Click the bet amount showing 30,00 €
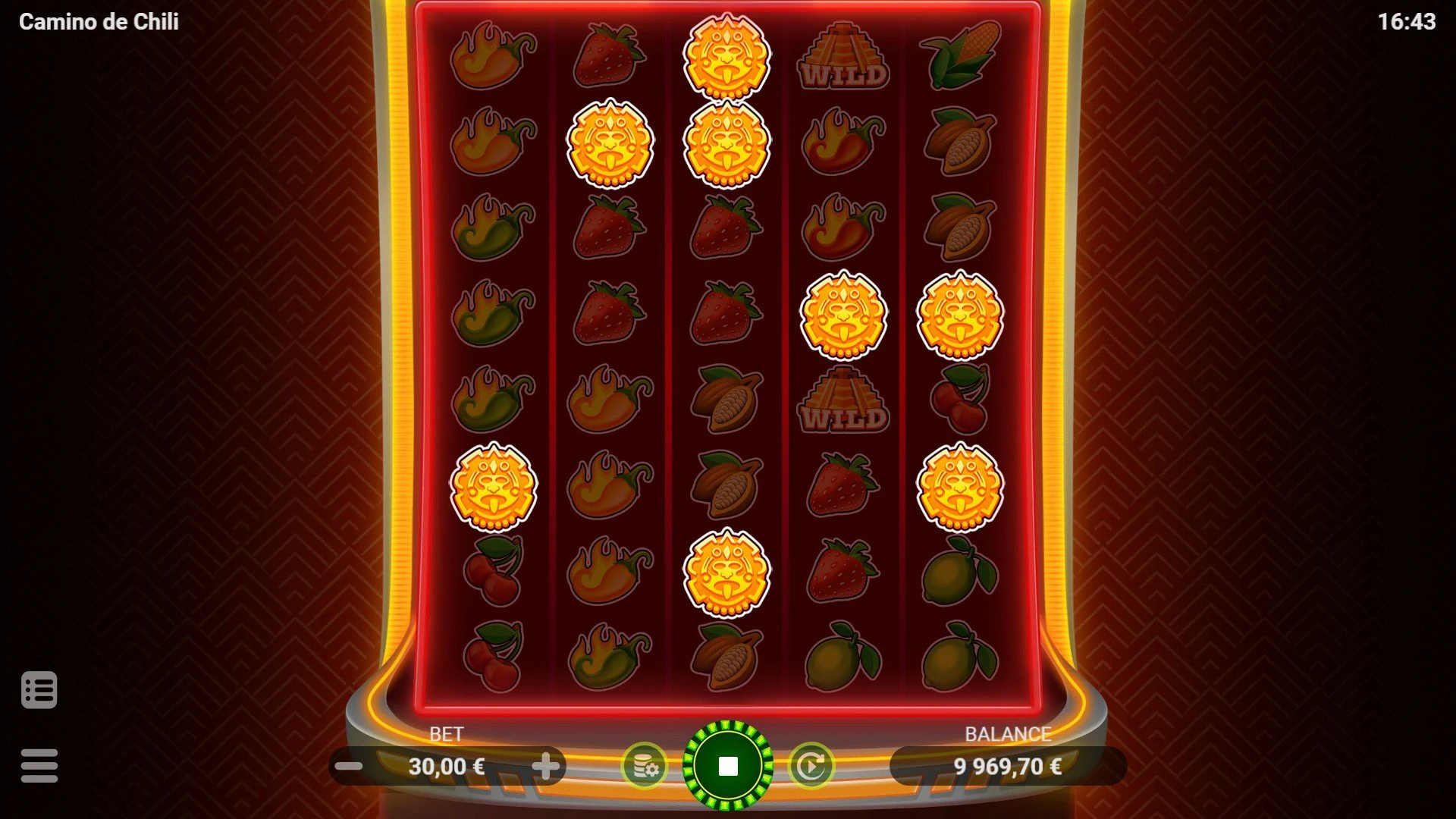Viewport: 1456px width, 819px height. coord(447,766)
